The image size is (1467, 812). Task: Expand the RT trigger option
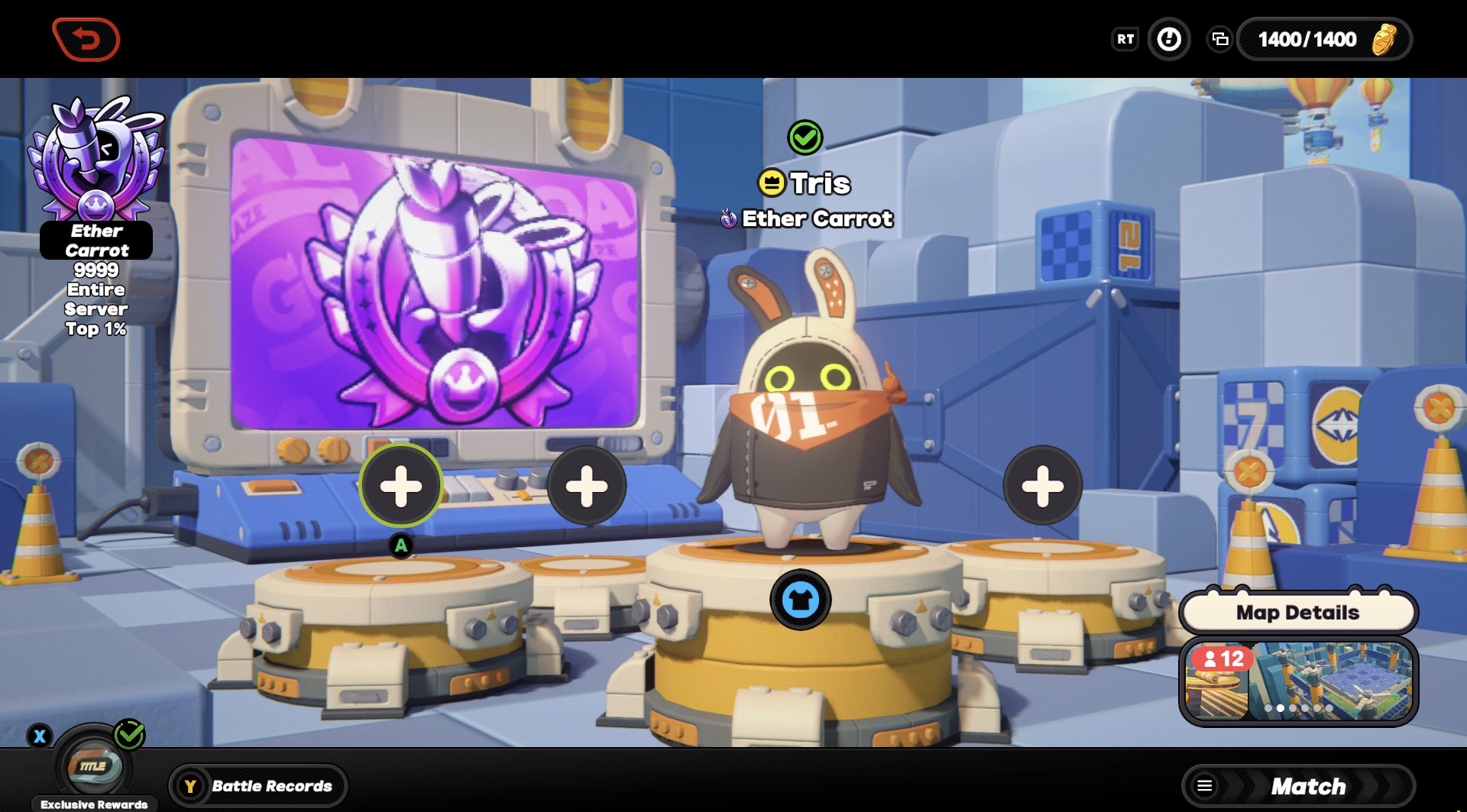[x=1124, y=39]
